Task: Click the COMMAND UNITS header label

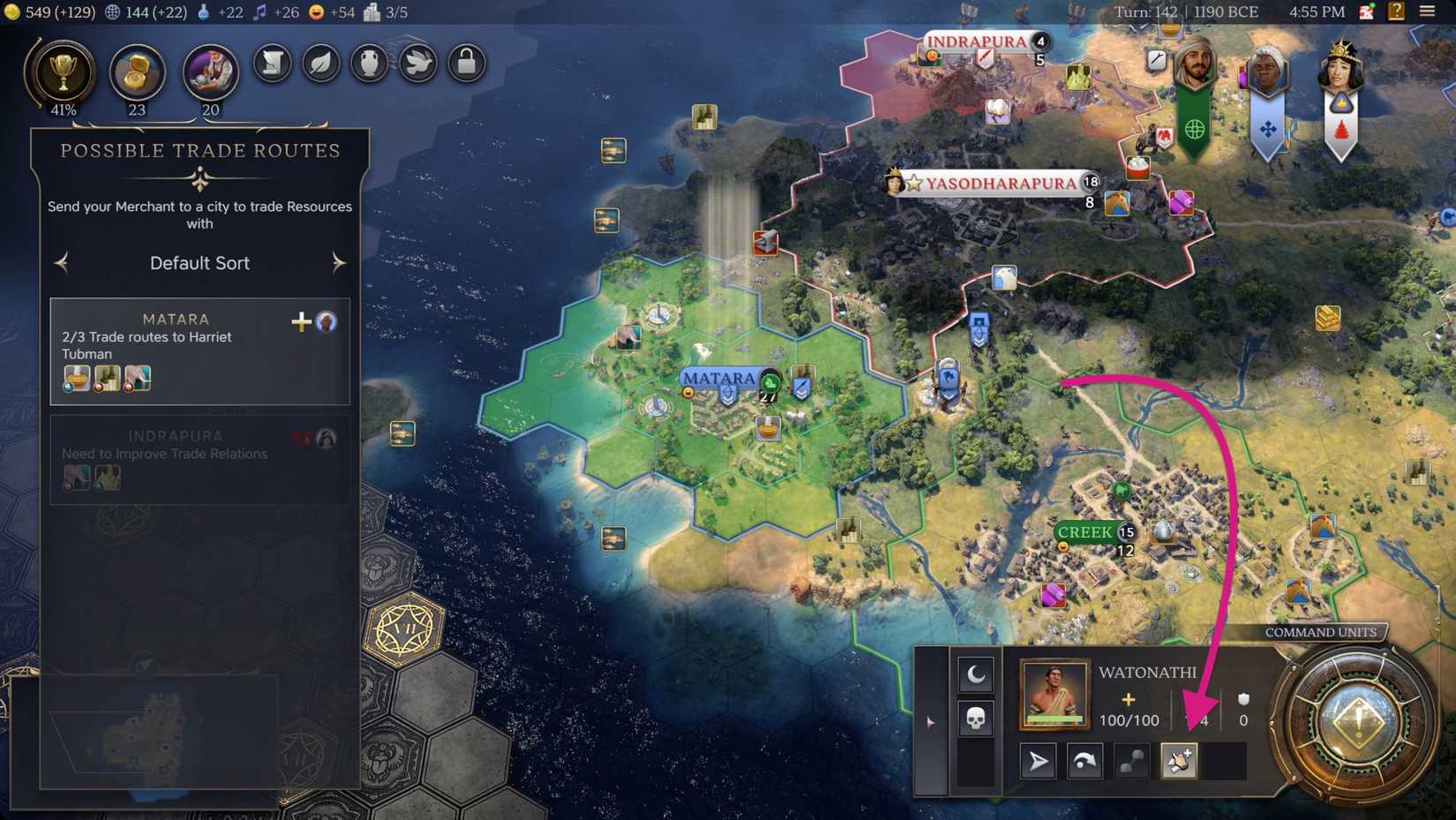Action: 1321,632
